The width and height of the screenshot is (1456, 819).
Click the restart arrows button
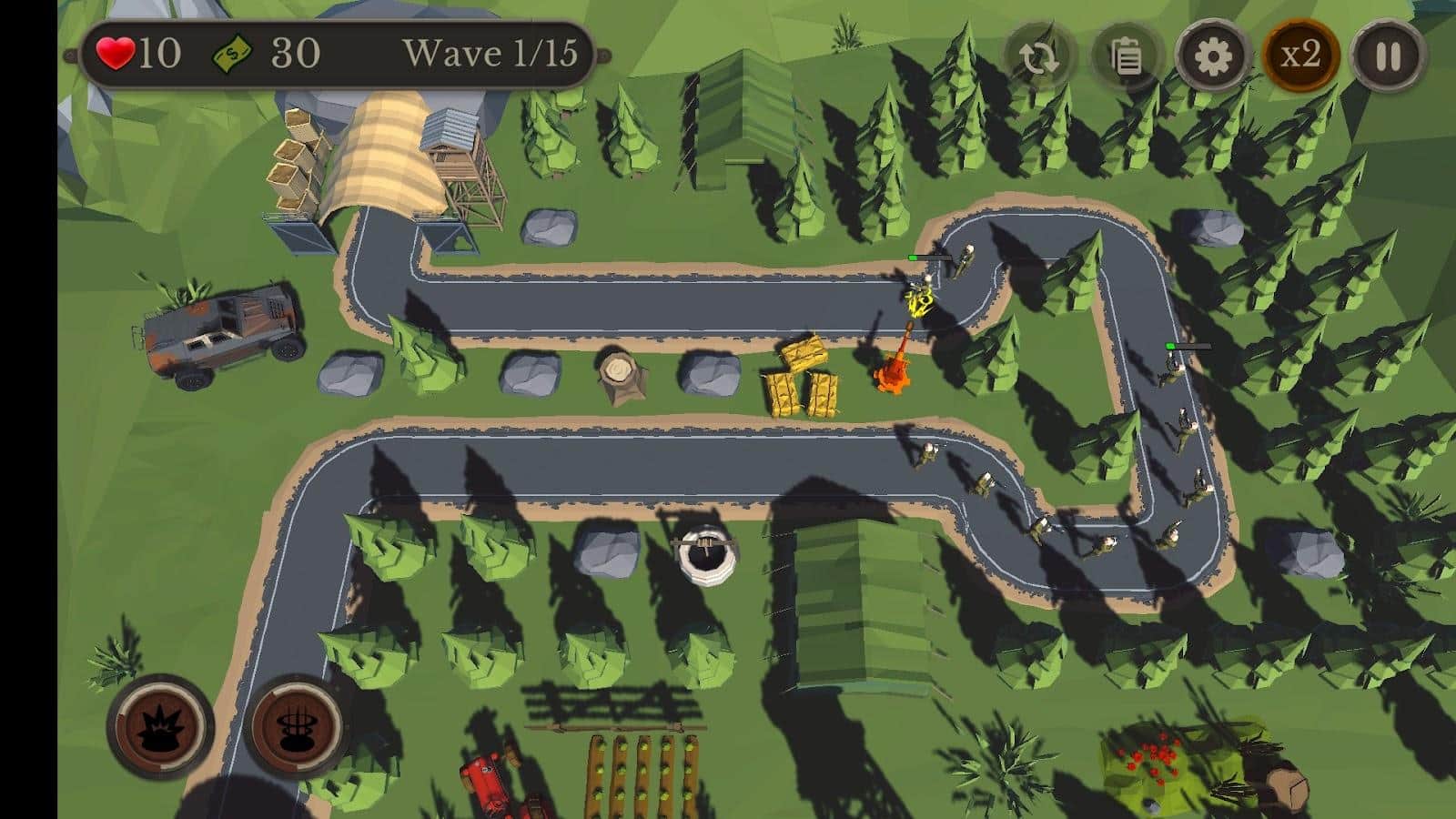point(1039,57)
